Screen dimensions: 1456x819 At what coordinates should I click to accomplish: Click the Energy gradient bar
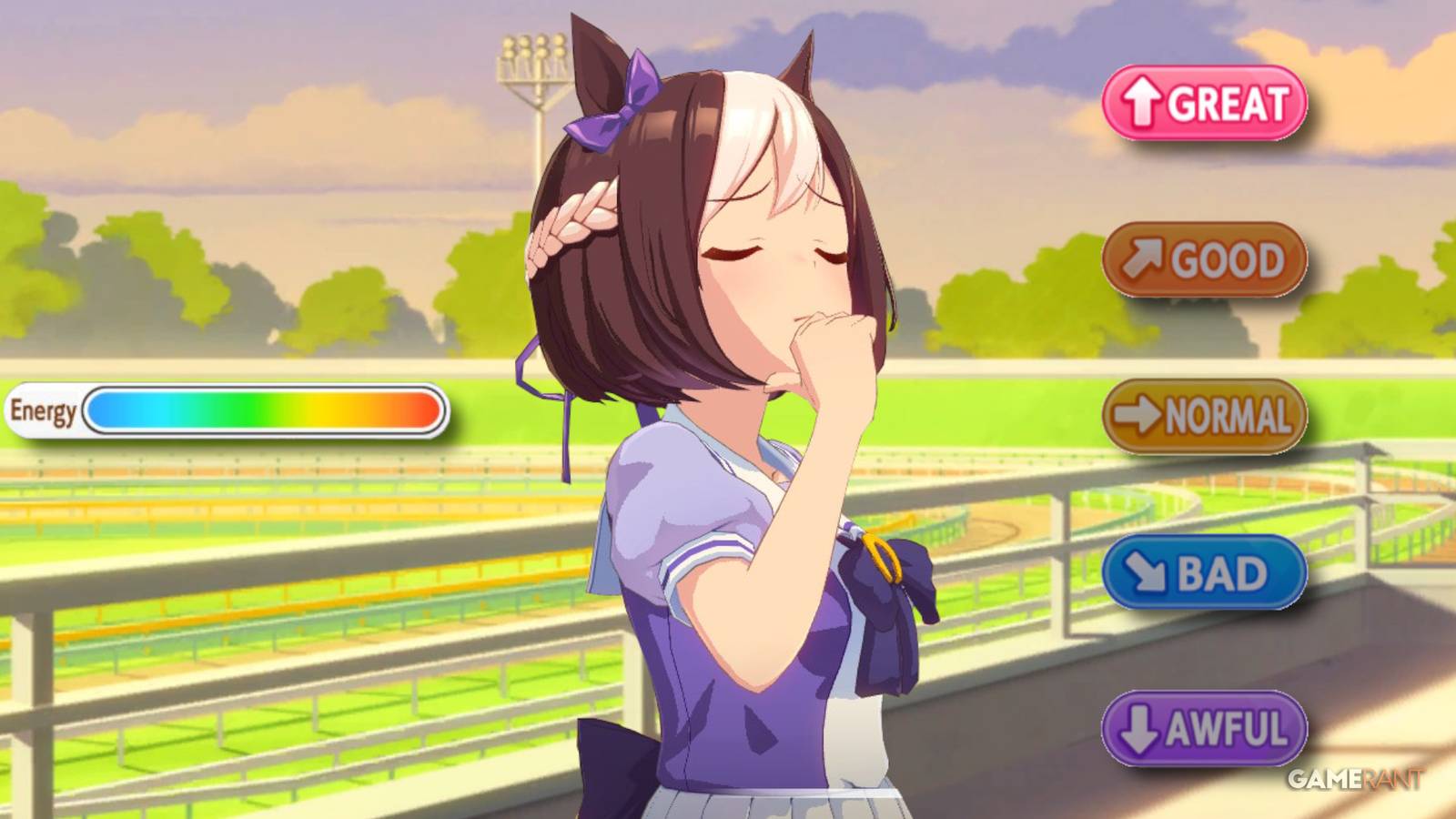click(x=264, y=411)
